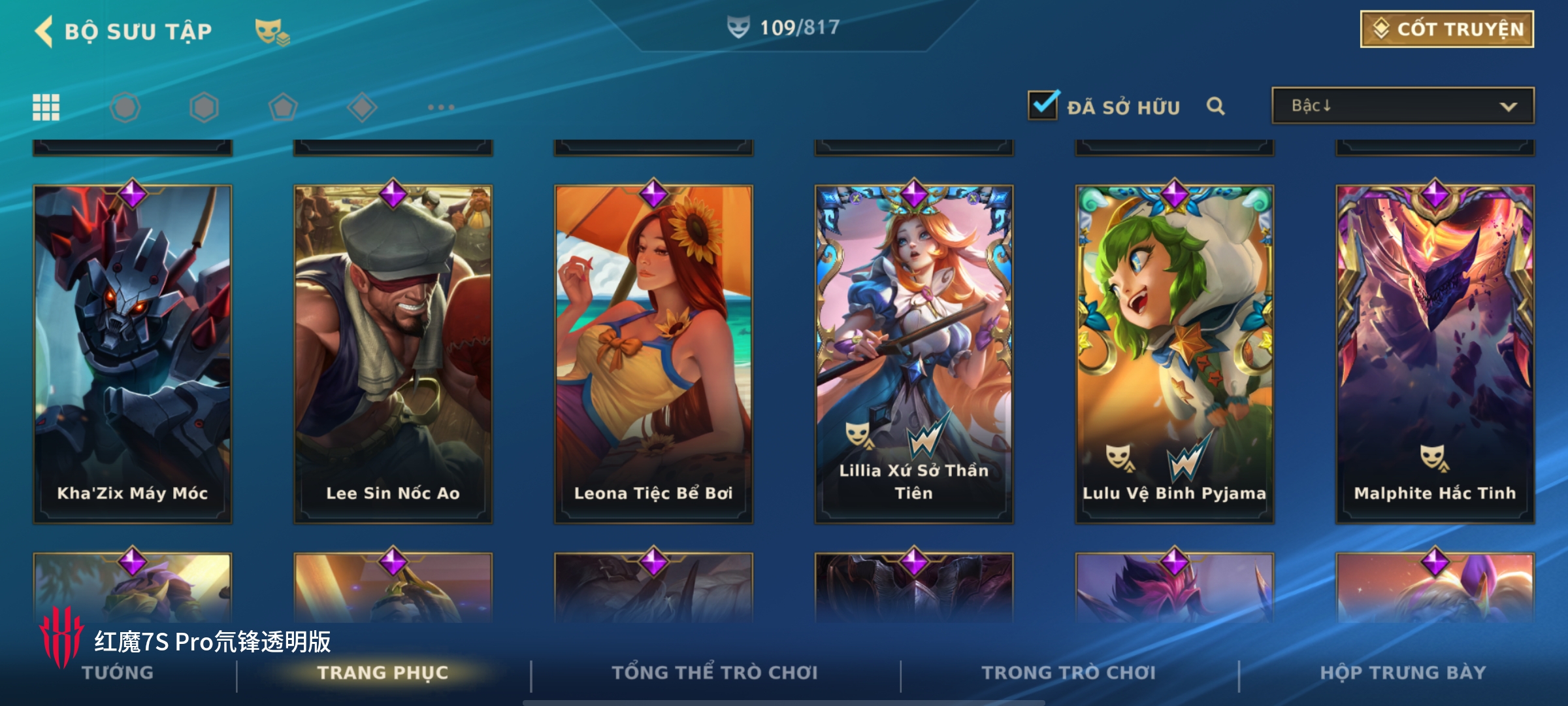View the Lillia Xứ Sở Thần Tiên skin
Viewport: 1568px width, 706px height.
coord(913,353)
